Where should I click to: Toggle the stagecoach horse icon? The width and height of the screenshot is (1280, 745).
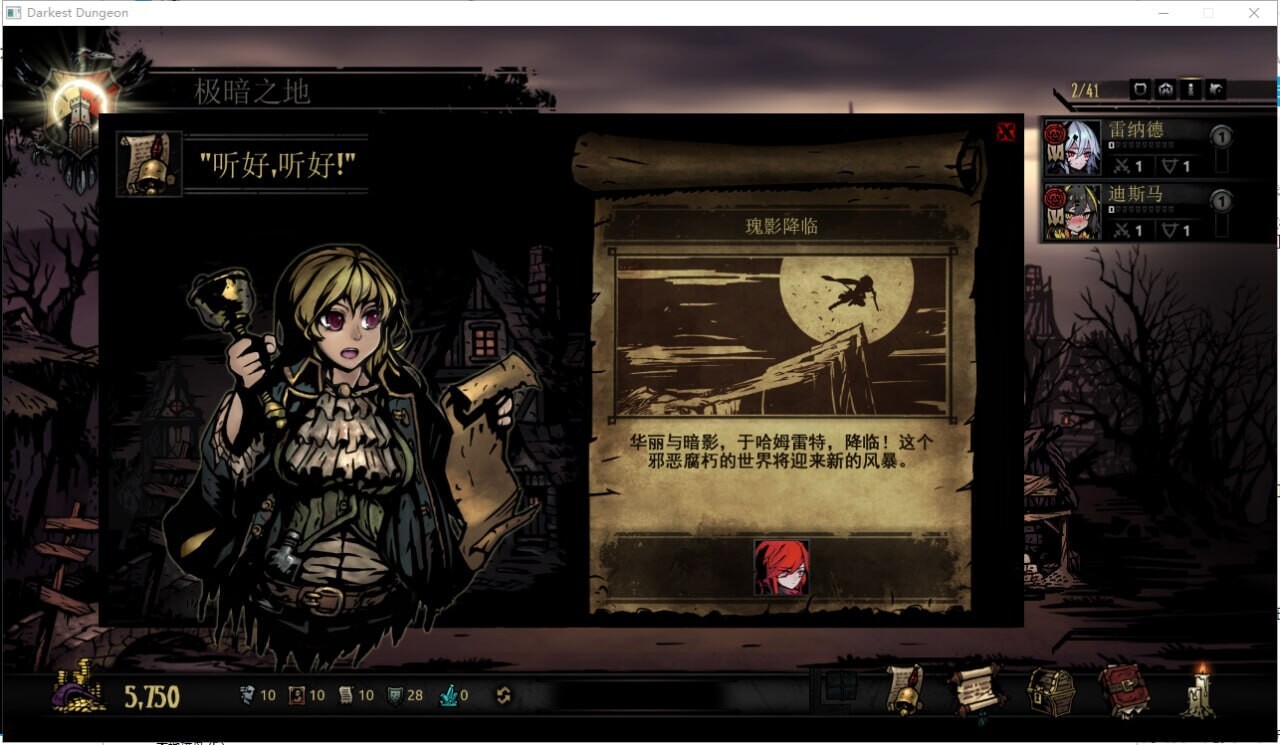(x=1216, y=89)
